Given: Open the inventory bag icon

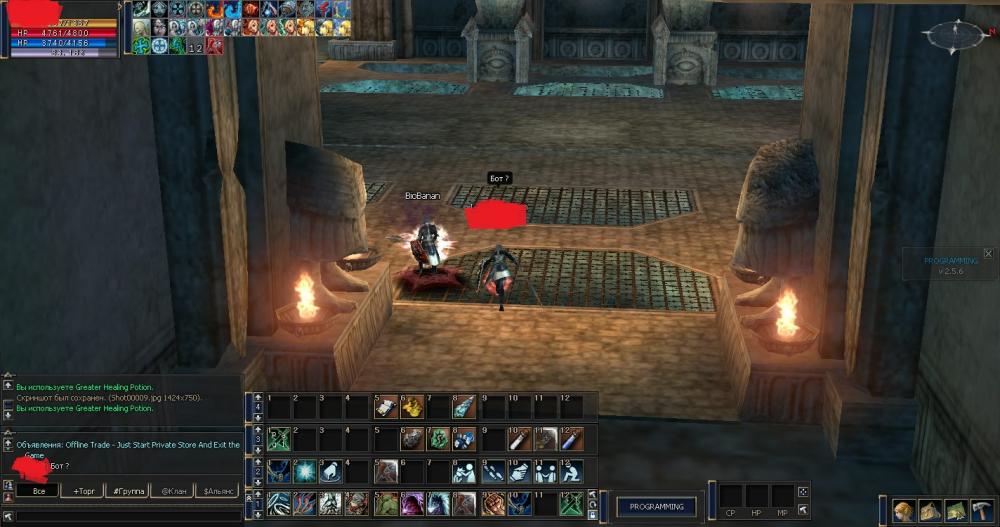Looking at the screenshot, I should [x=930, y=512].
